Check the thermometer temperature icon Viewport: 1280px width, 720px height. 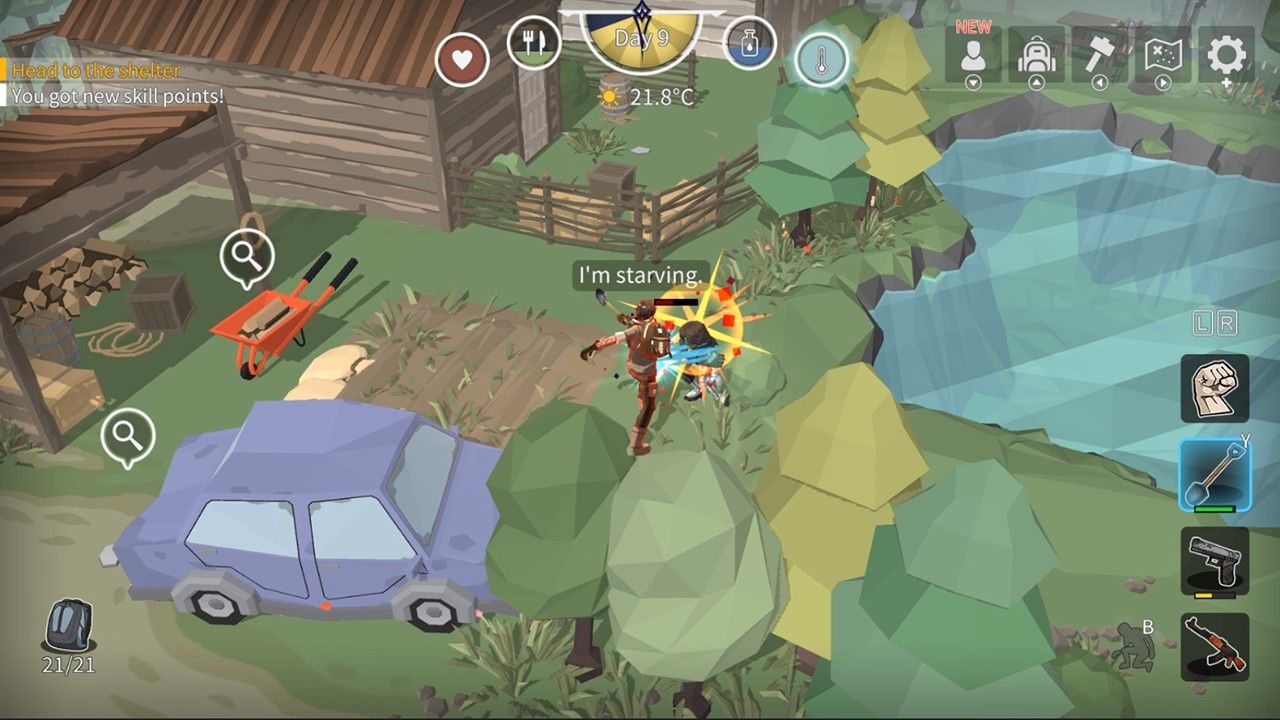coord(821,60)
